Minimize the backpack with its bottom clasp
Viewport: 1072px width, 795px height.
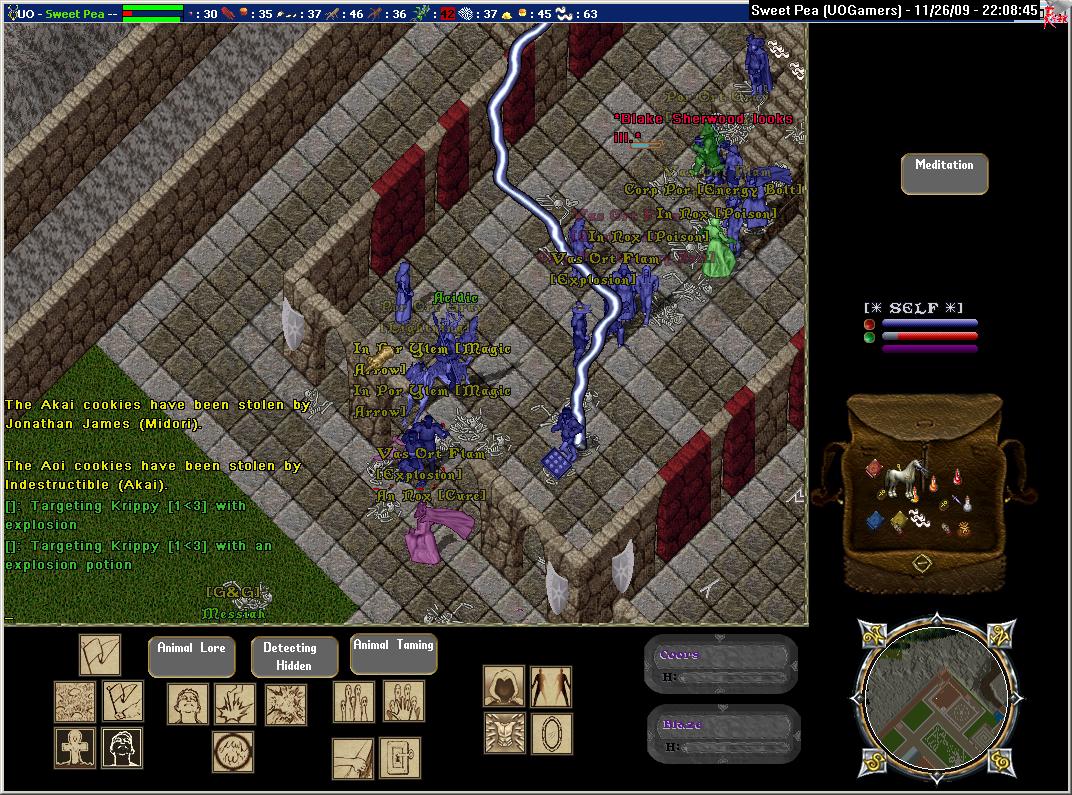click(922, 564)
